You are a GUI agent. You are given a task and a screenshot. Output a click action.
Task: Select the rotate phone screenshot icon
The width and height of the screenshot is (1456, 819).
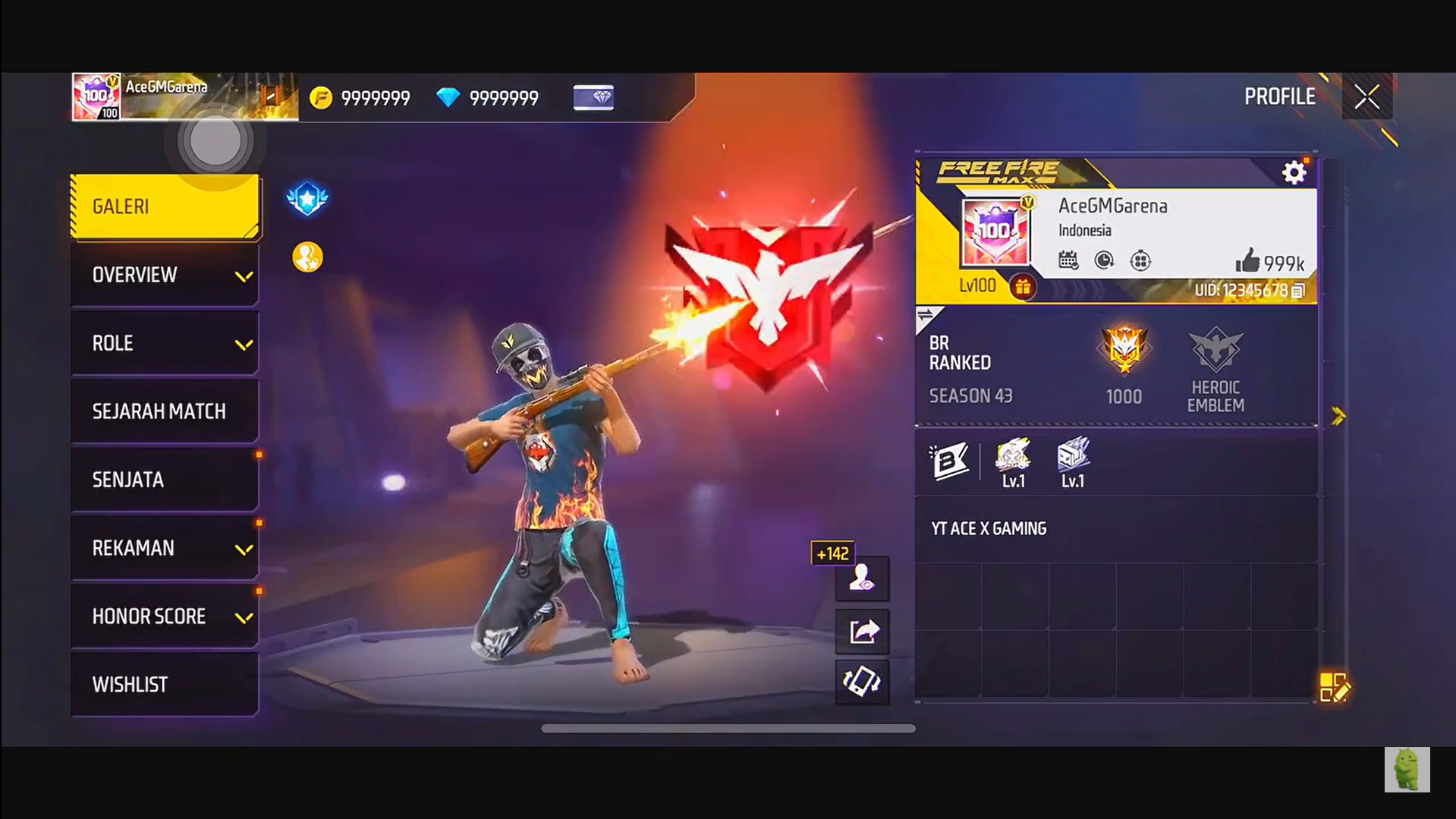pyautogui.click(x=862, y=682)
